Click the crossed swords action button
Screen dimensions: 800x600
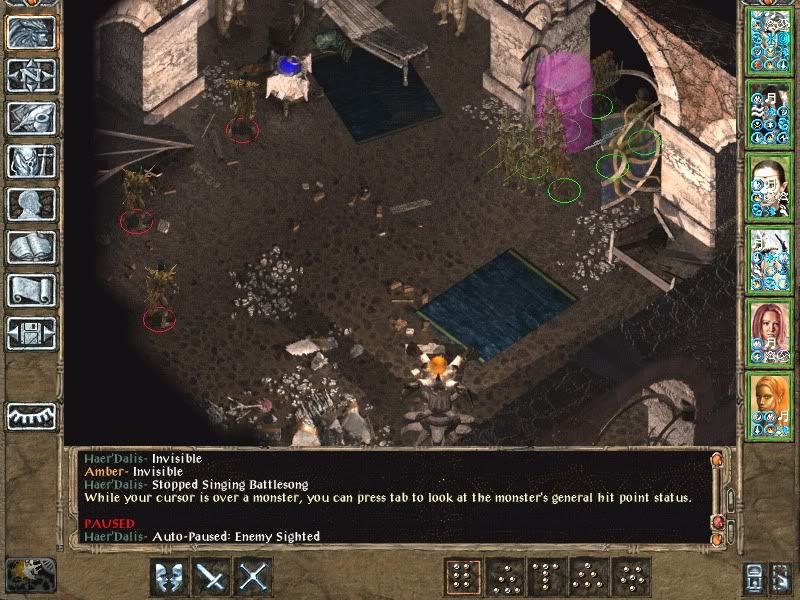click(x=256, y=576)
